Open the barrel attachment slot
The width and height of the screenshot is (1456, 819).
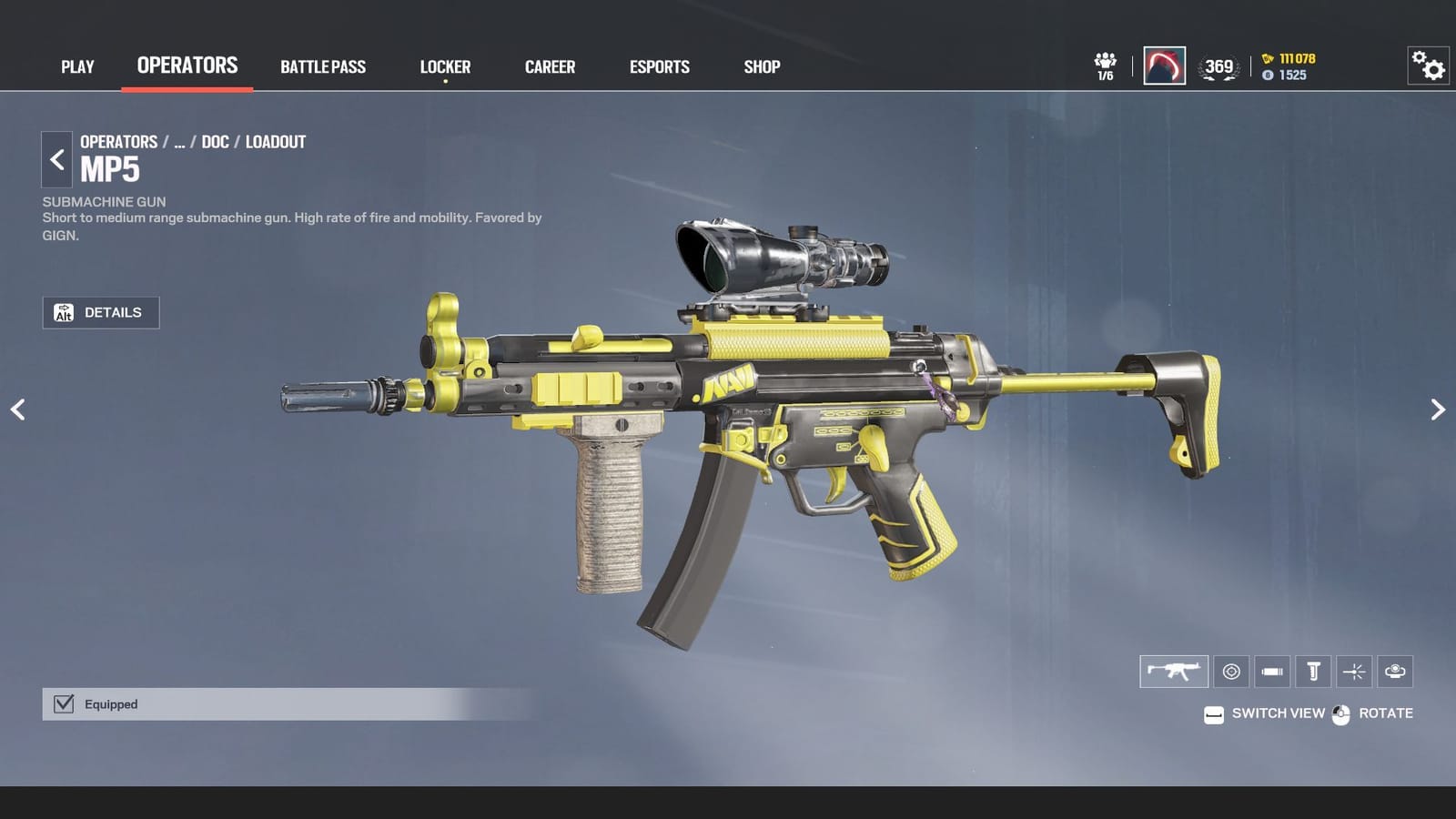tap(1272, 672)
